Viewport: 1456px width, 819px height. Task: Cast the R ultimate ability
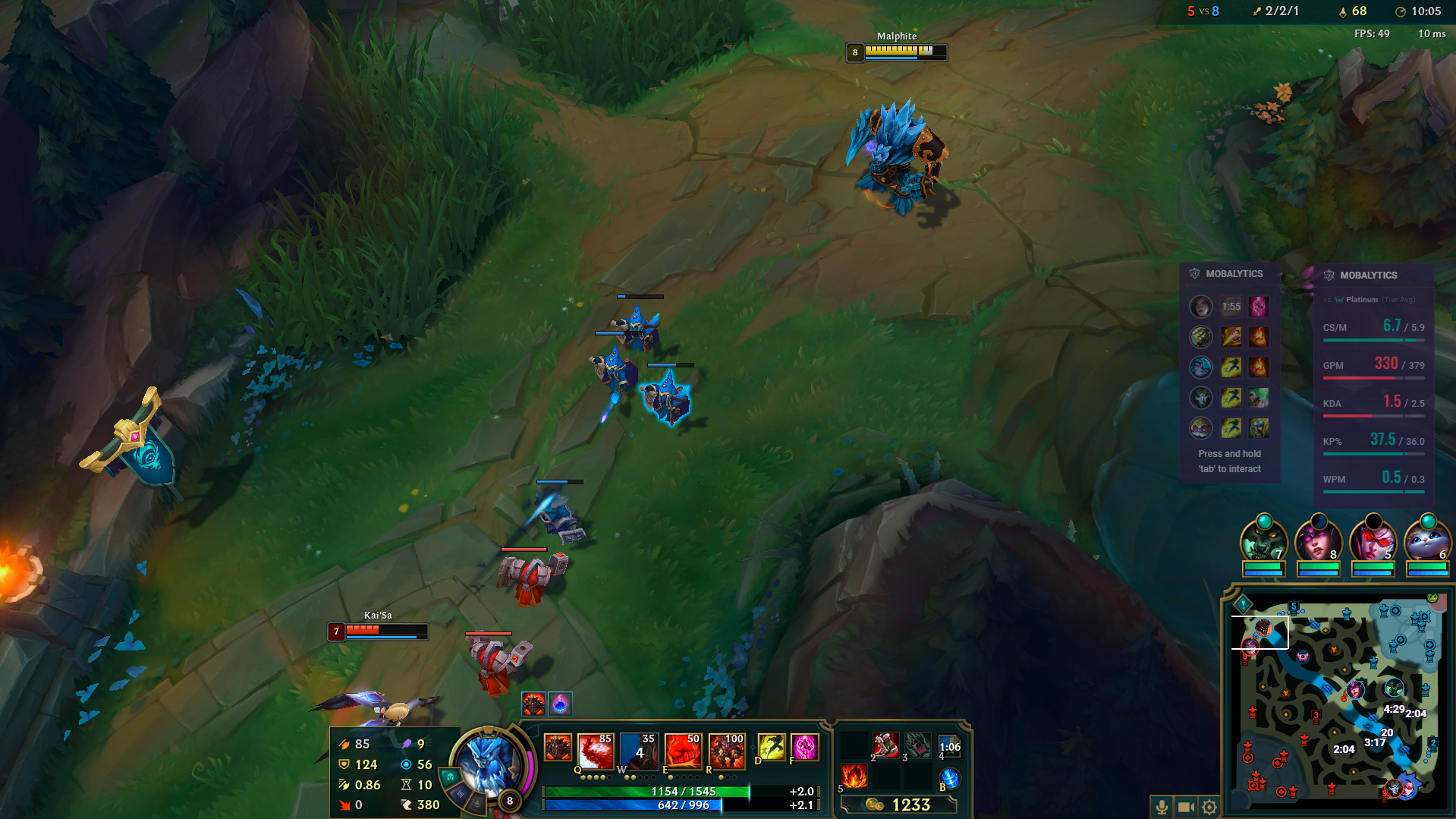[726, 749]
